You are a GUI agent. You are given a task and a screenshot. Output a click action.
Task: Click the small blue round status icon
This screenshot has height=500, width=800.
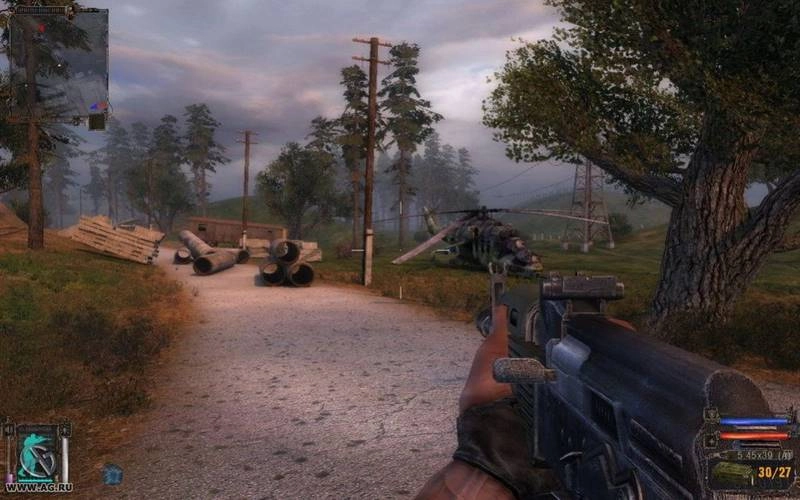pyautogui.click(x=112, y=475)
